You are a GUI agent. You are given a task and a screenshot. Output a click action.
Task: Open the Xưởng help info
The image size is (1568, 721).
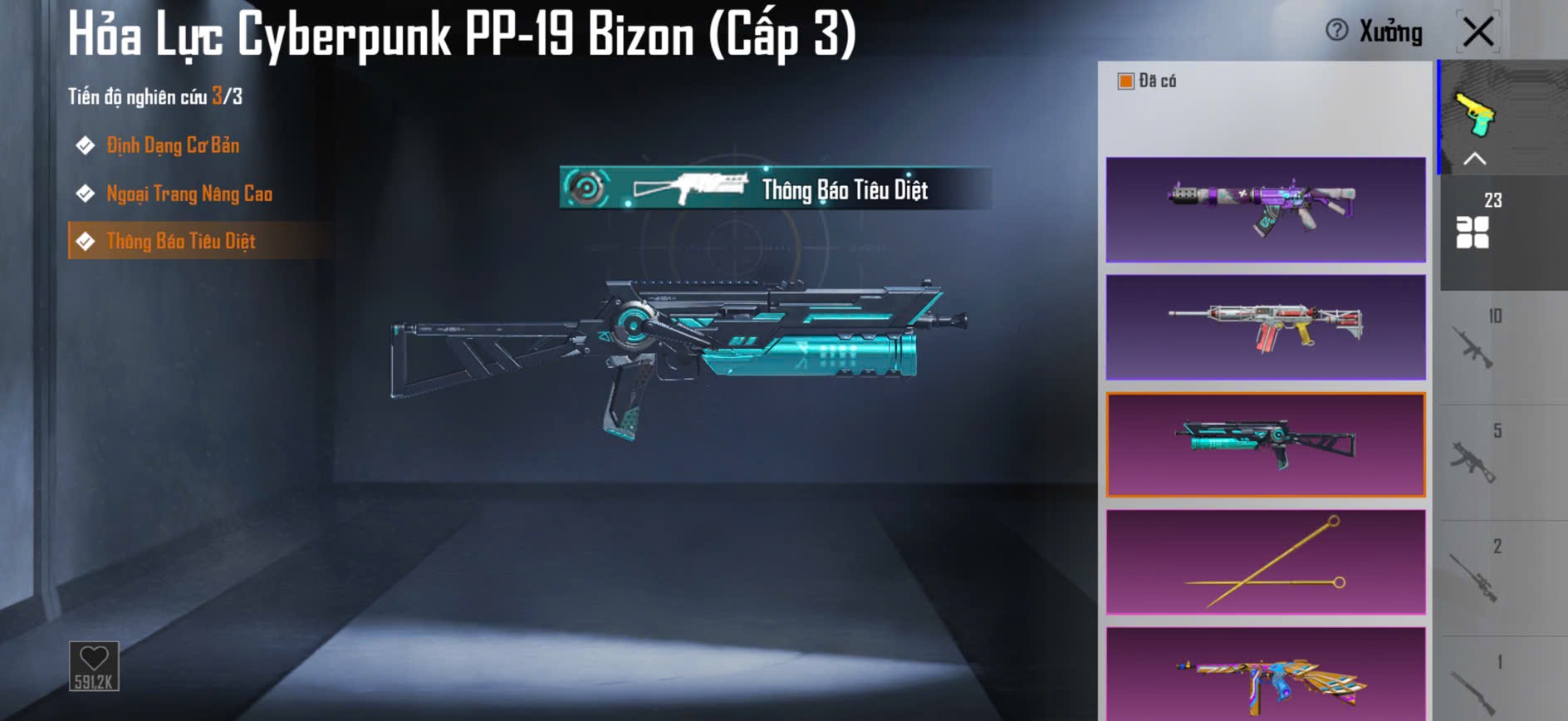1336,31
